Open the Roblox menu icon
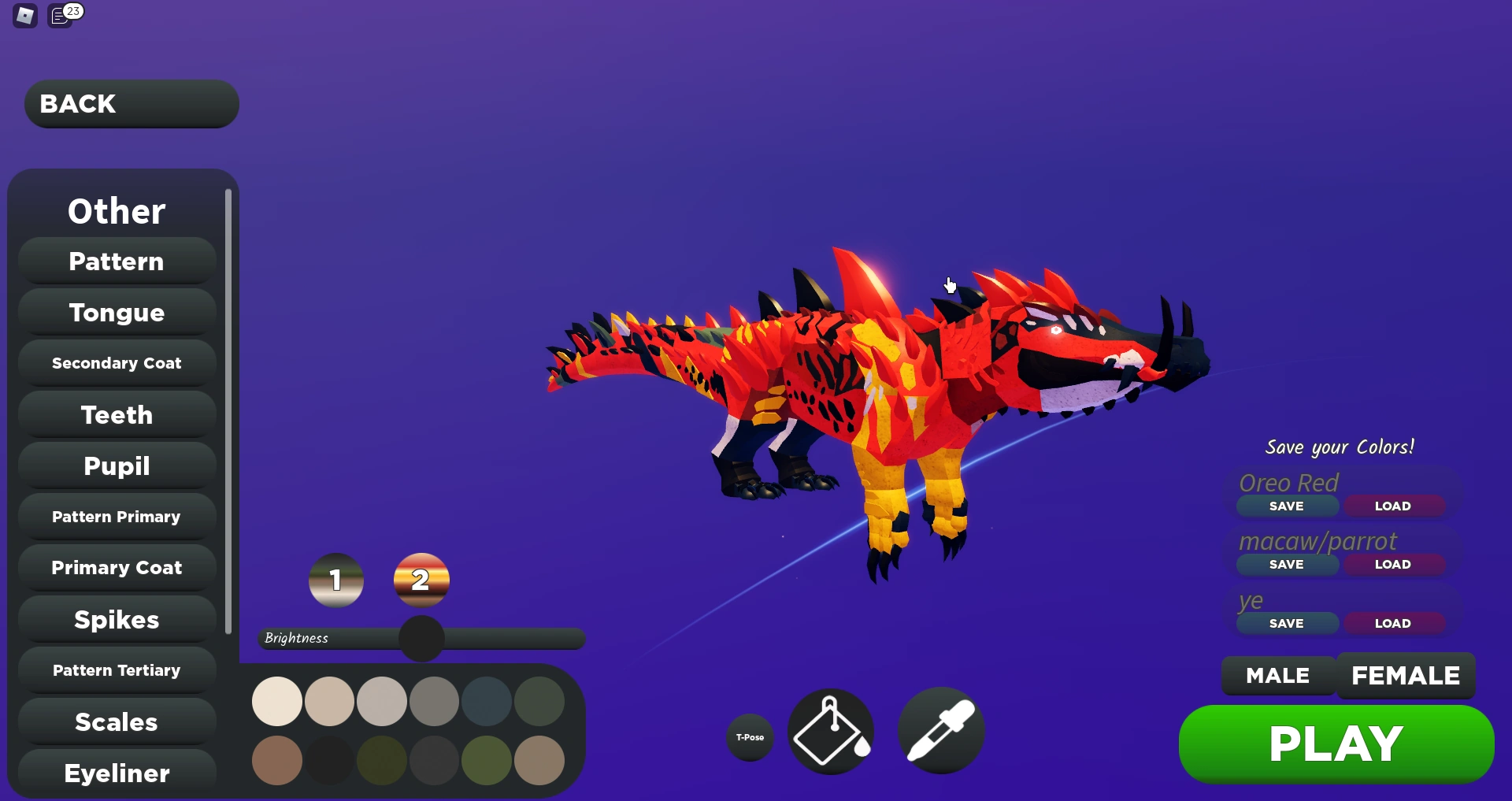1512x801 pixels. [x=24, y=15]
